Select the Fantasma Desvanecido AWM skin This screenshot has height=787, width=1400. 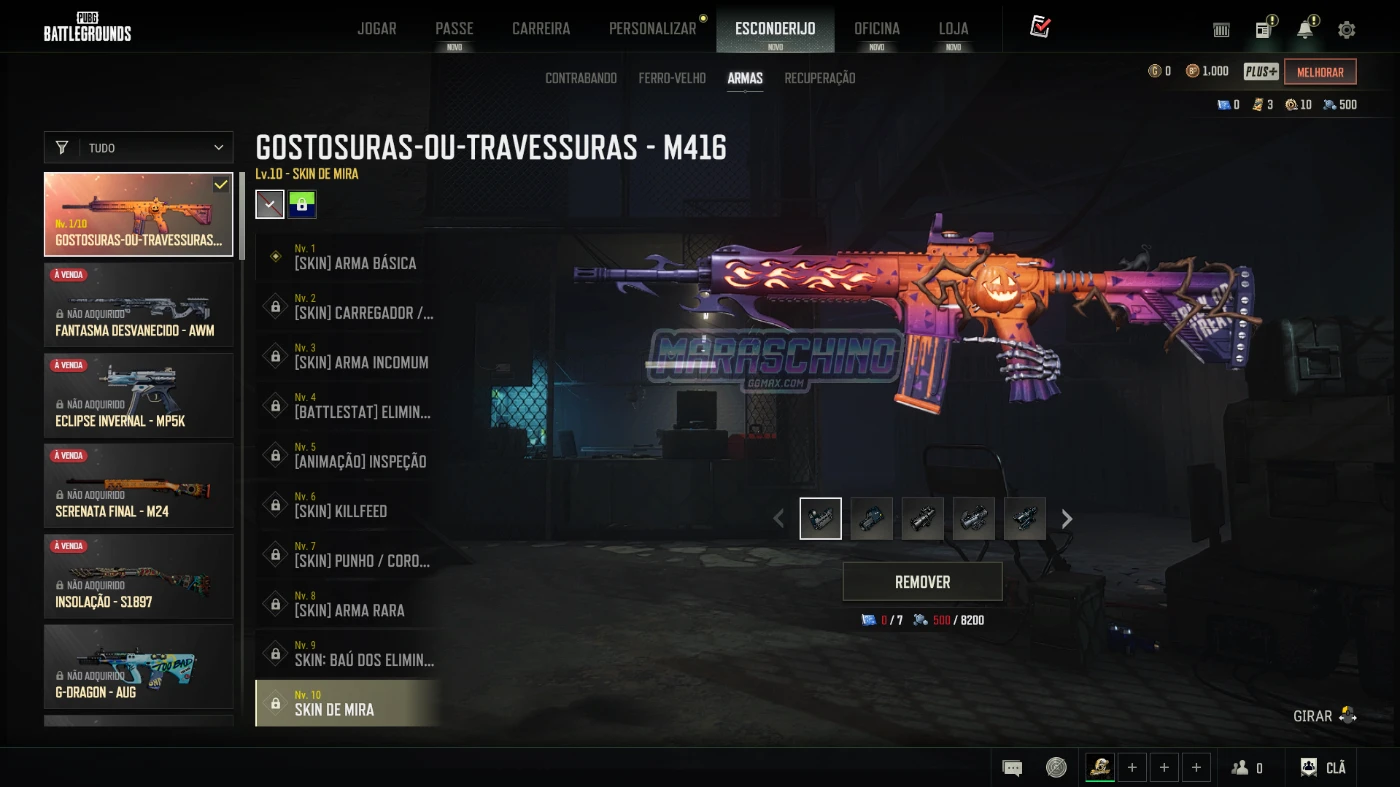138,304
